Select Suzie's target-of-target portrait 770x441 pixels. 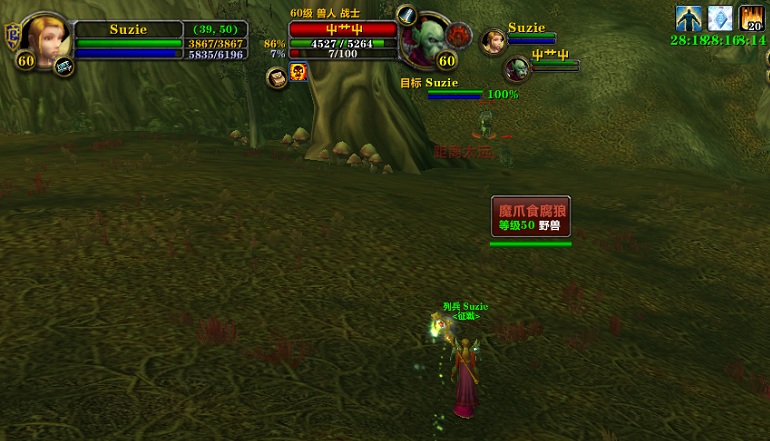pos(492,41)
